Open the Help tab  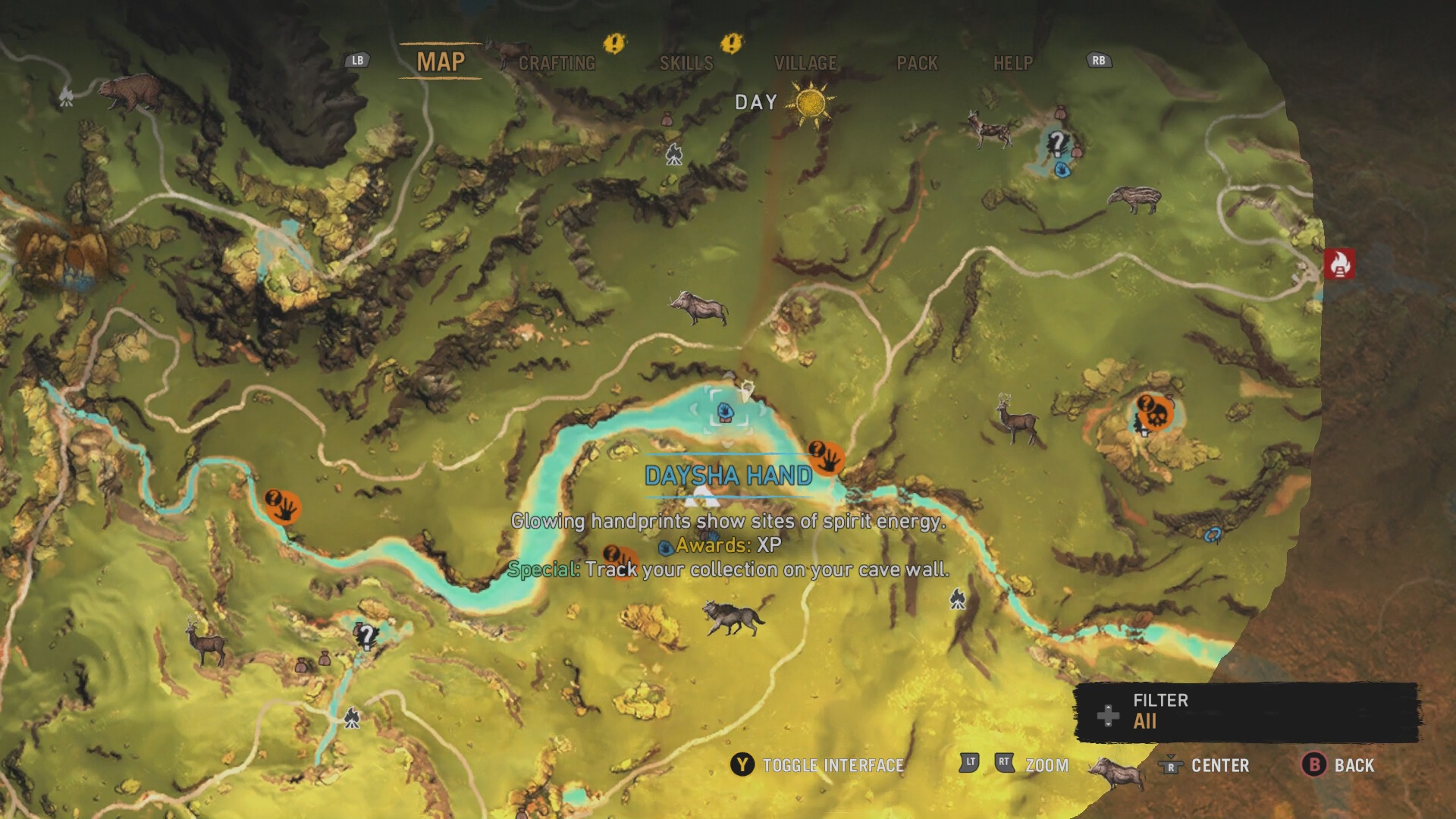point(1012,63)
